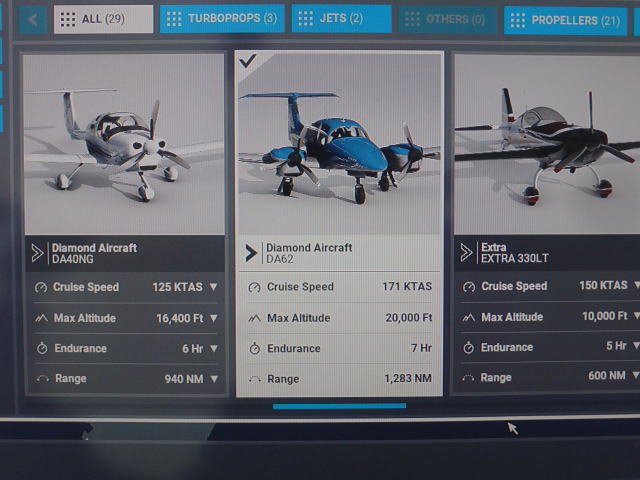Switch to the Turboprops filter tab
The height and width of the screenshot is (480, 640).
pos(221,19)
